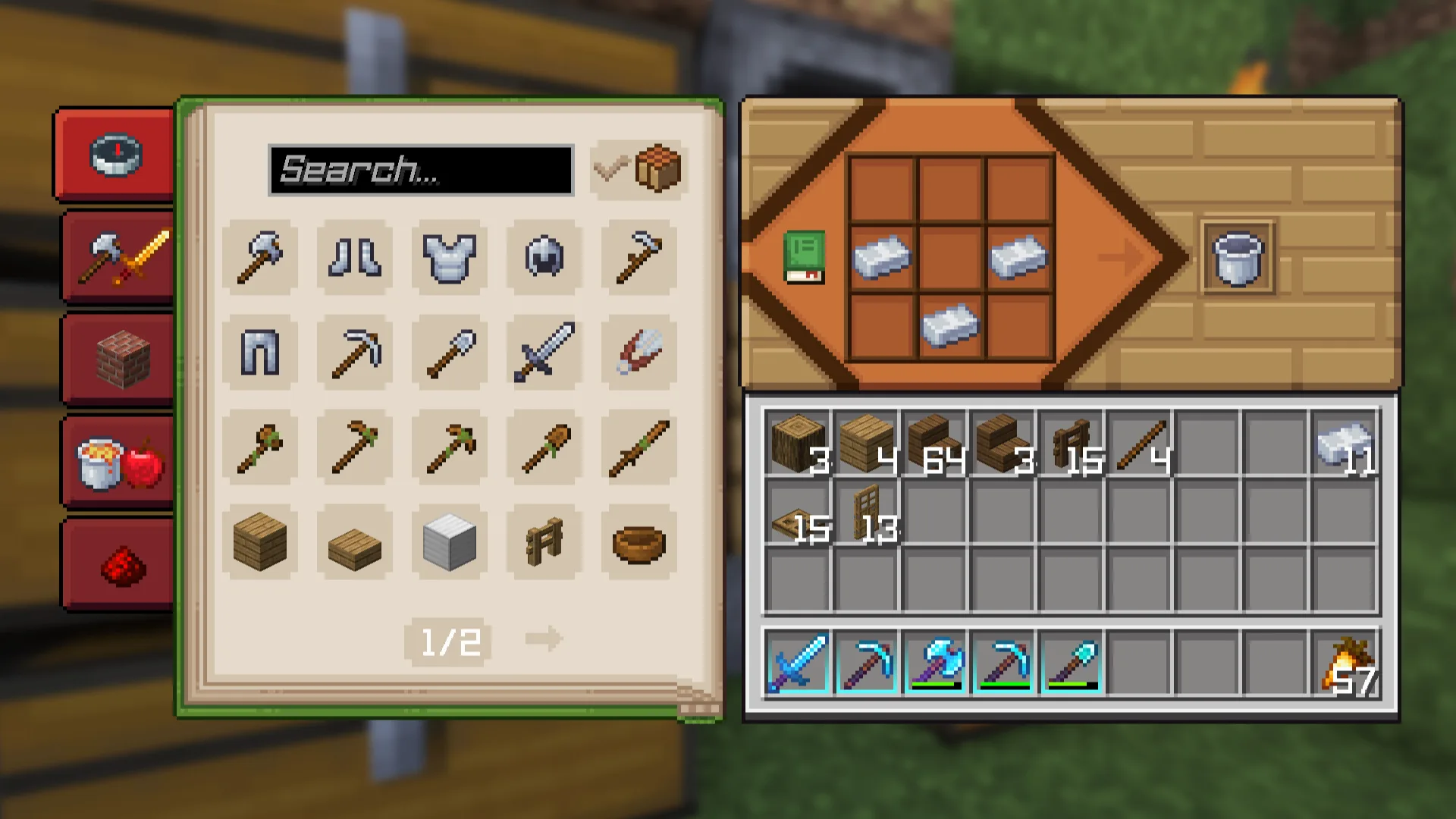Screen dimensions: 1456x819
Task: Select the redstone recipes tab
Action: [x=120, y=565]
